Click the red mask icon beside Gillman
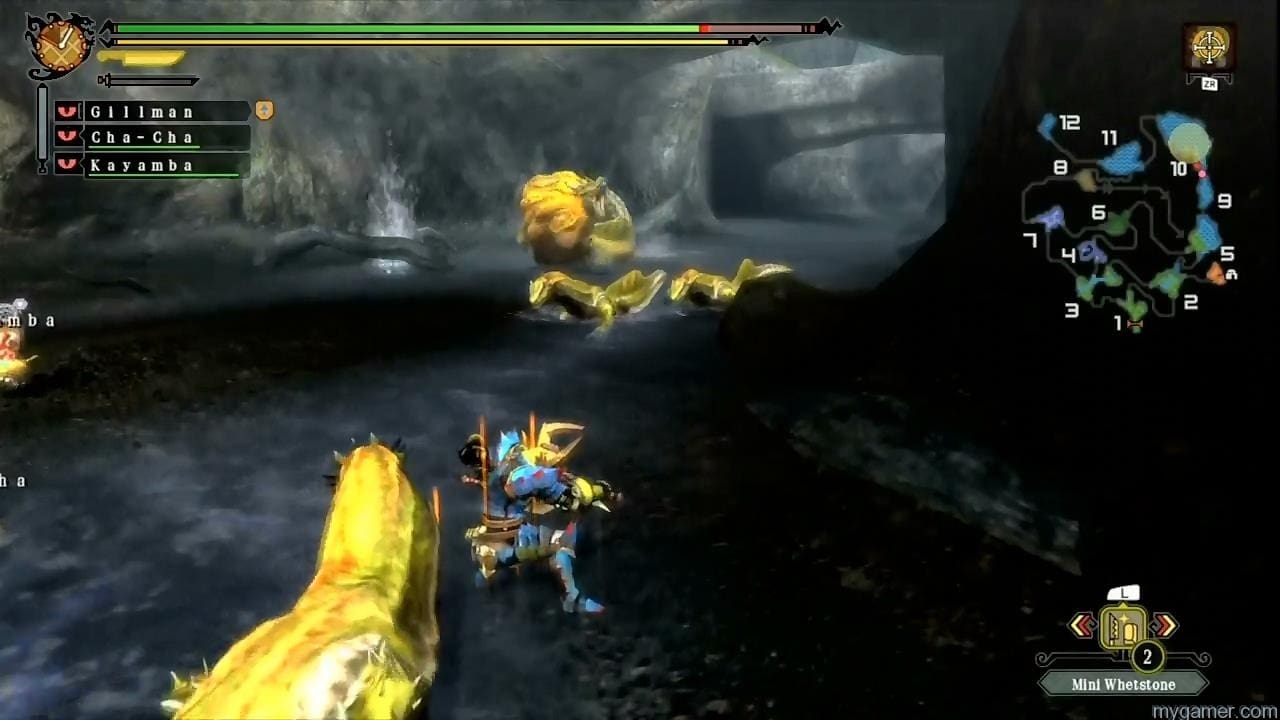This screenshot has height=720, width=1280. [x=65, y=111]
